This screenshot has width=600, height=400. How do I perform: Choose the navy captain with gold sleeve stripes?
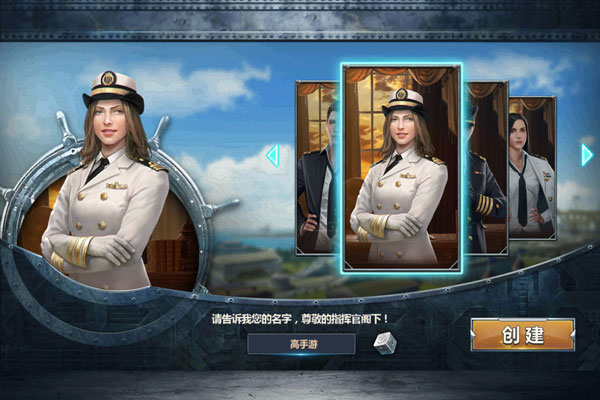[485, 170]
